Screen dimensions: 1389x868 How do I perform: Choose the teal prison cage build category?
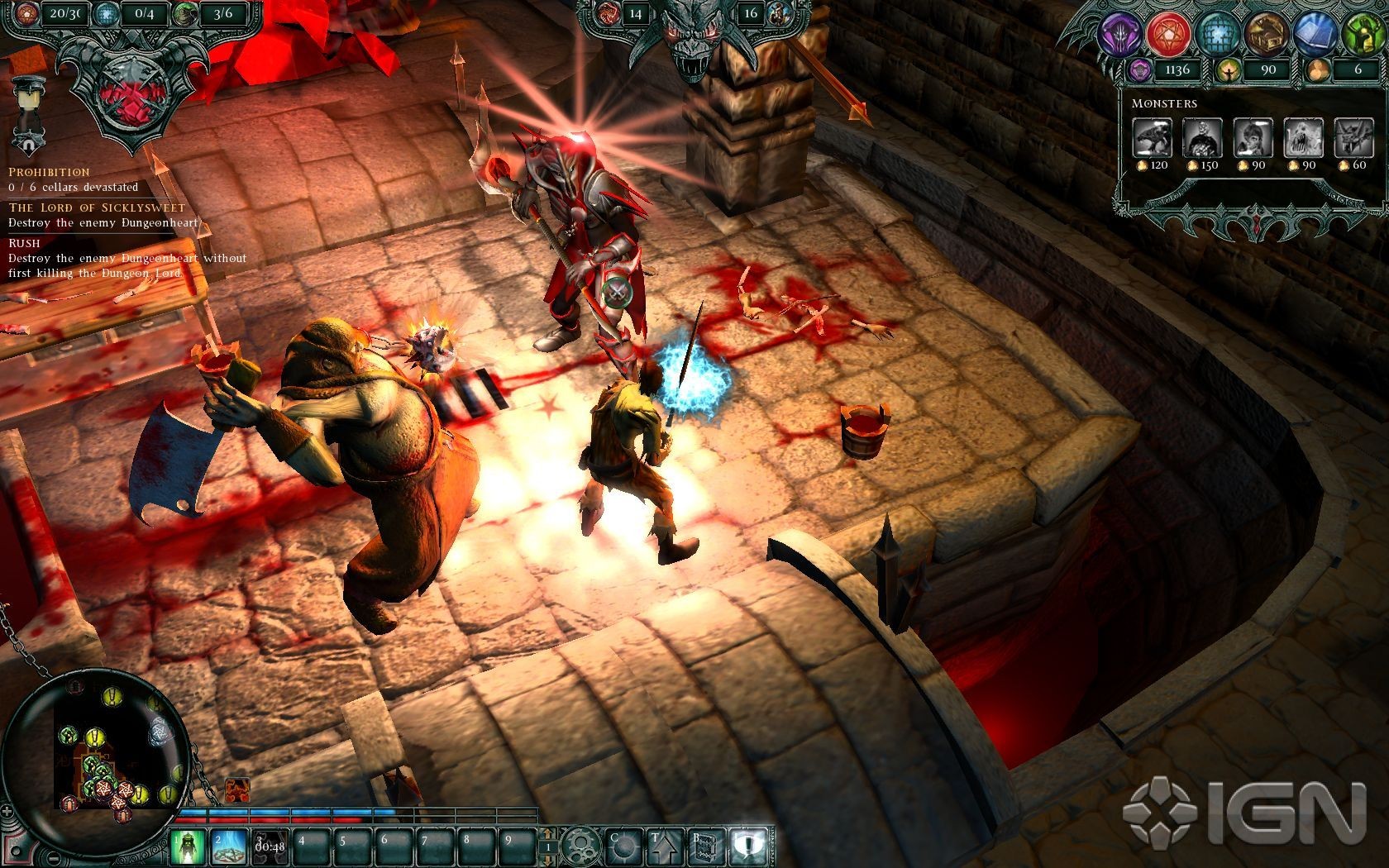tap(1218, 34)
